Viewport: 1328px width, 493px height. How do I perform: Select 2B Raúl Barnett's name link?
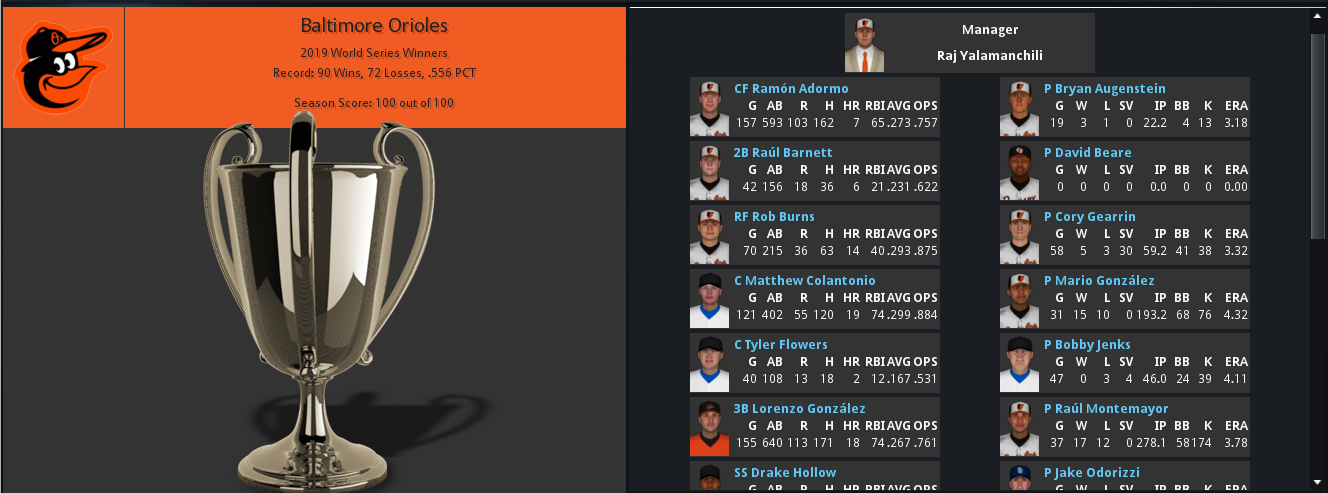tap(783, 152)
